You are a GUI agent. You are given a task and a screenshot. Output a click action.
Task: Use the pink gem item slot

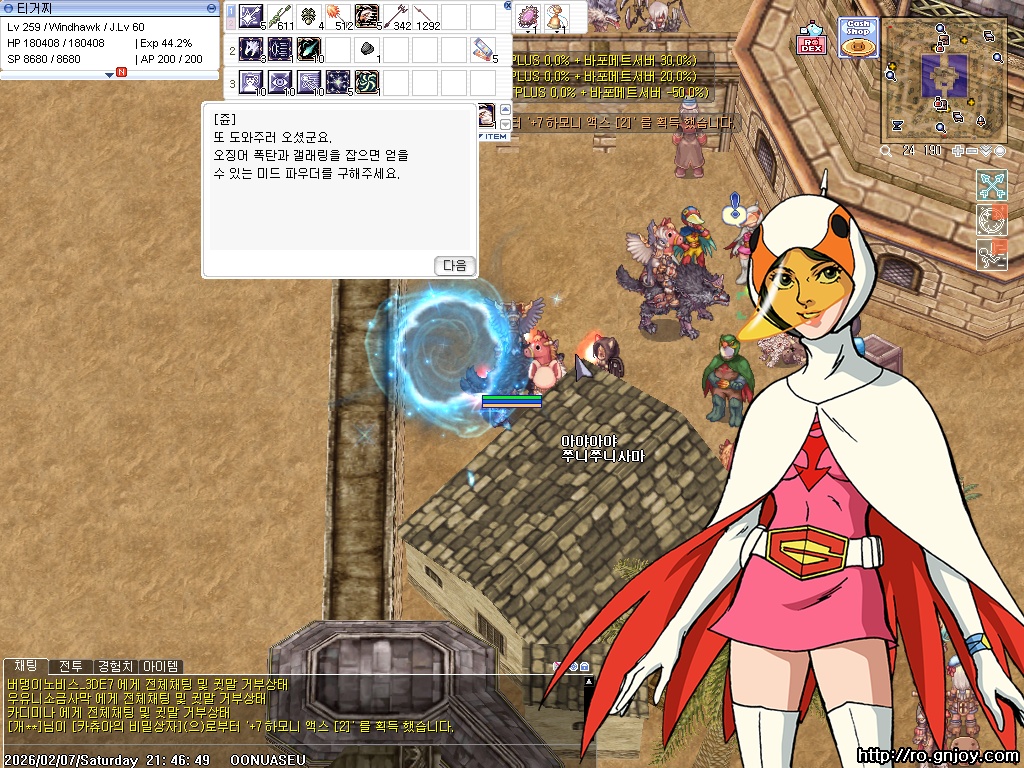(529, 16)
